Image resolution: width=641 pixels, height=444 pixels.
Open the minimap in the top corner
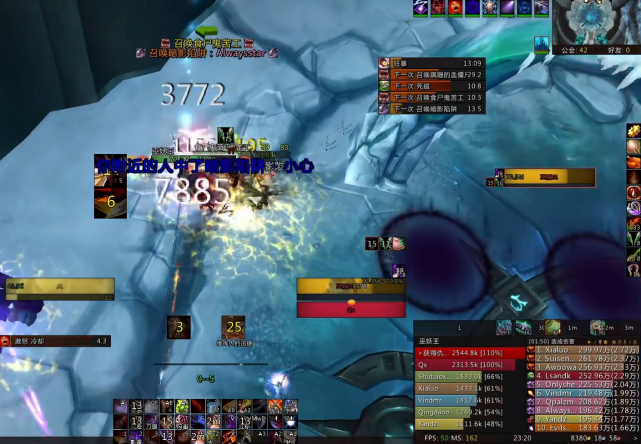coord(599,20)
